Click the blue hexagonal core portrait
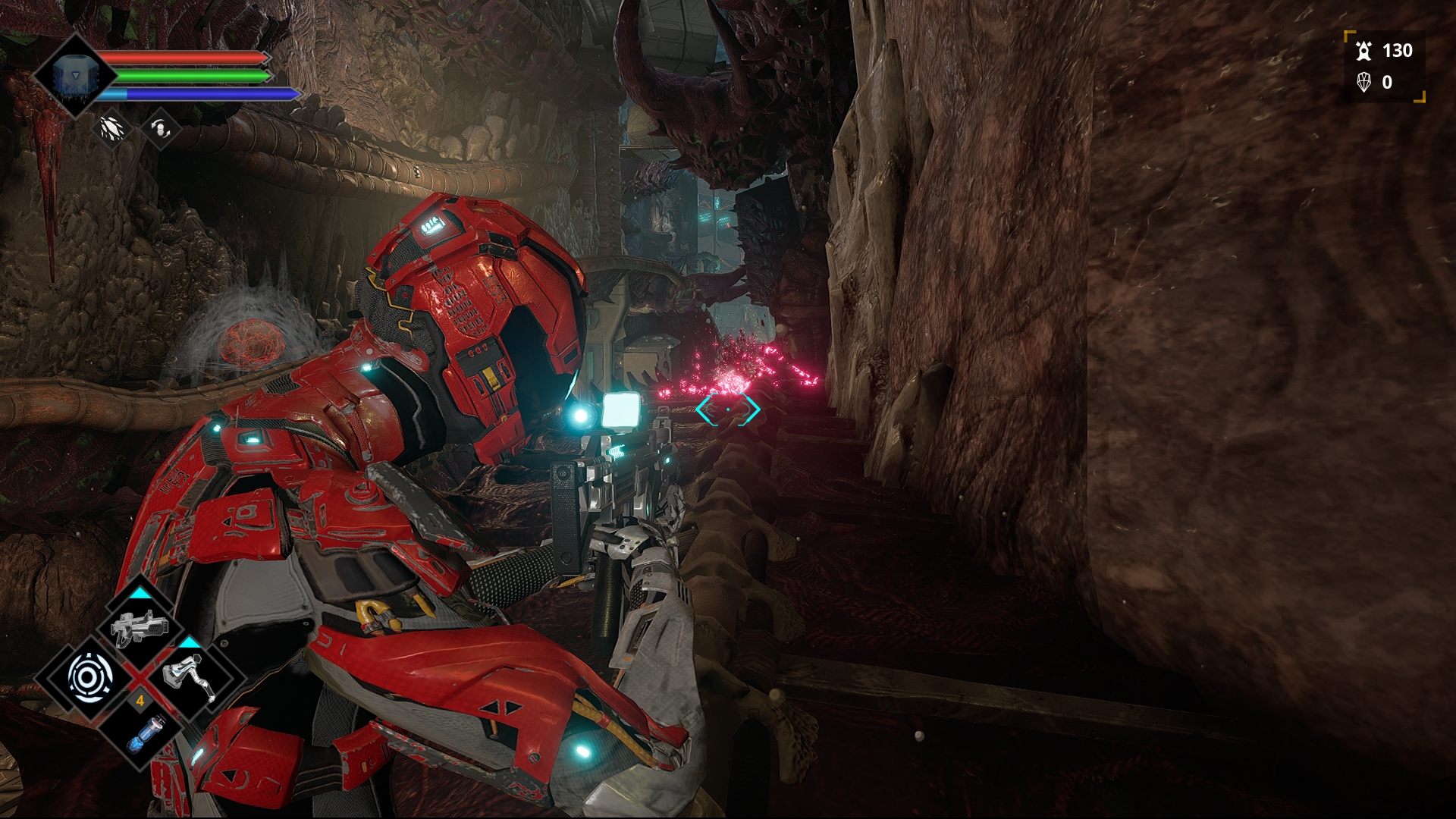Screen dimensions: 1456x819 point(74,74)
